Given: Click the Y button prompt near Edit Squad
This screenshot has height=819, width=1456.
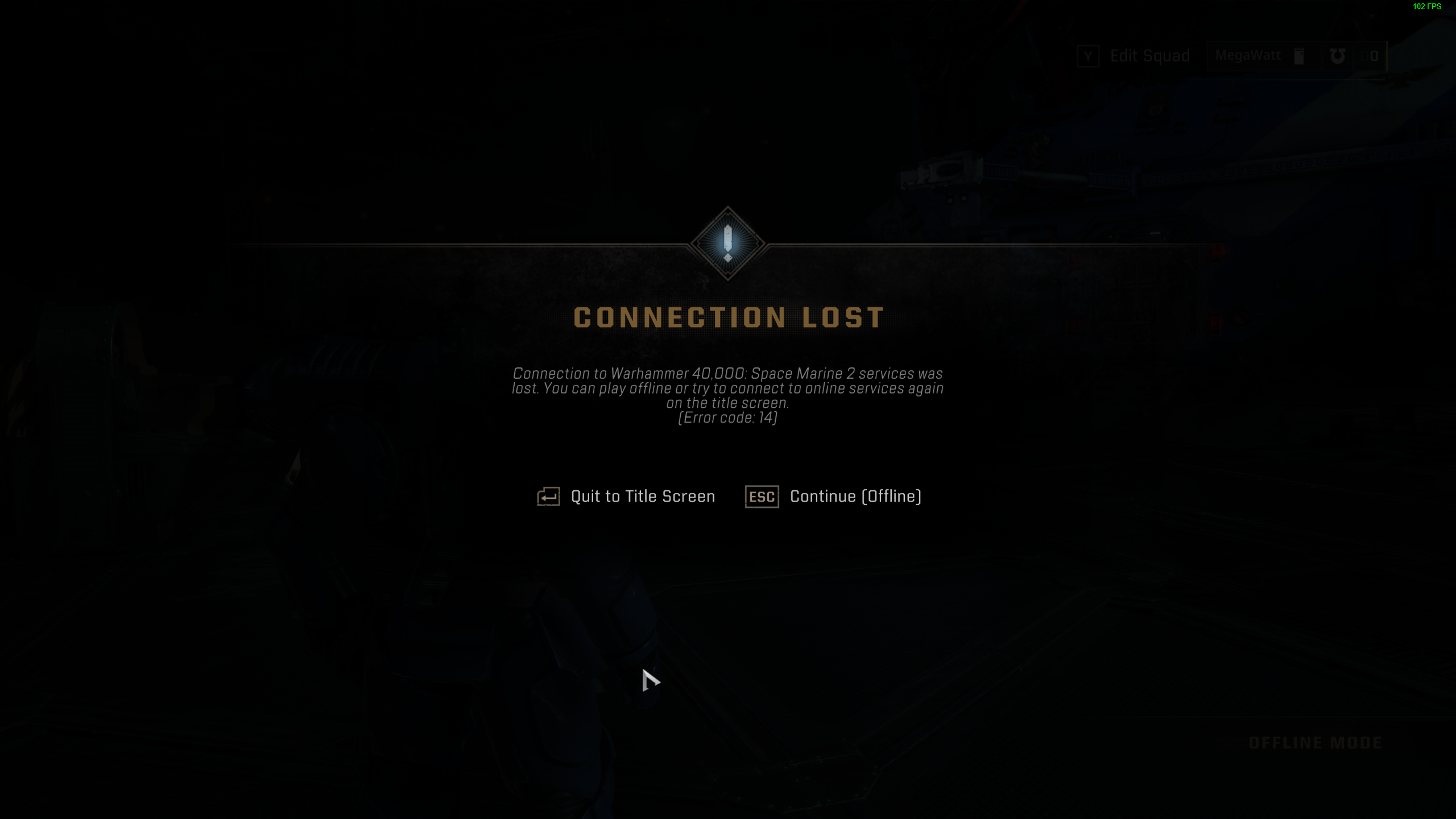Looking at the screenshot, I should pos(1088,55).
